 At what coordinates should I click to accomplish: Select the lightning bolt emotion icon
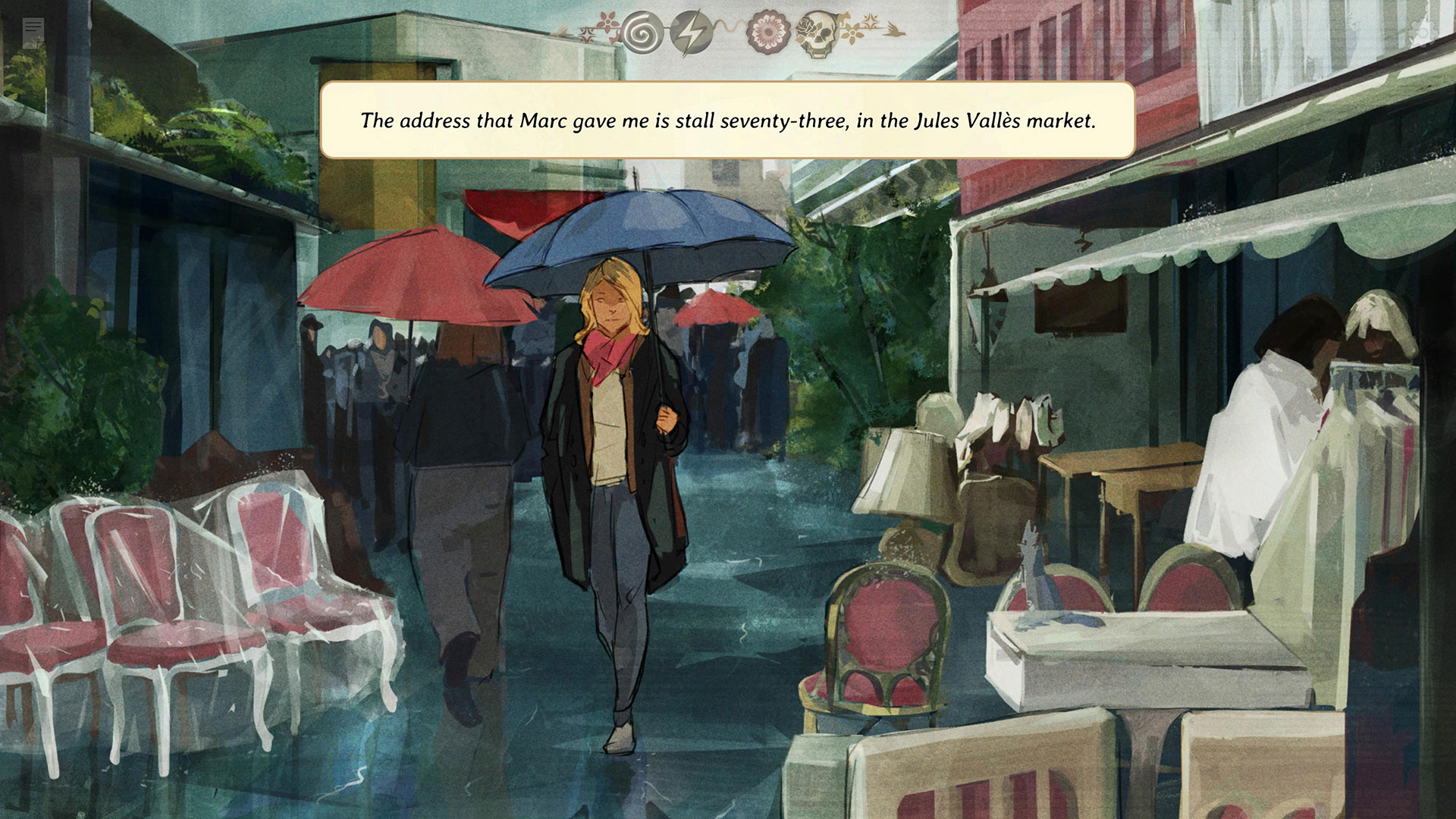pyautogui.click(x=689, y=33)
